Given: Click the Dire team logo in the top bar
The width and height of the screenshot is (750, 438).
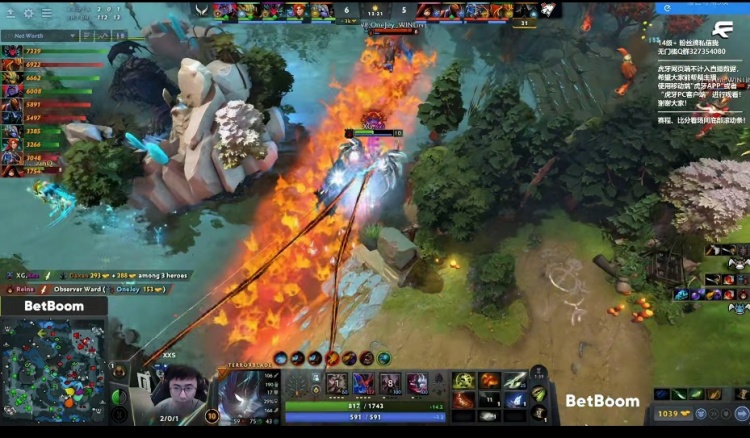Looking at the screenshot, I should point(548,10).
